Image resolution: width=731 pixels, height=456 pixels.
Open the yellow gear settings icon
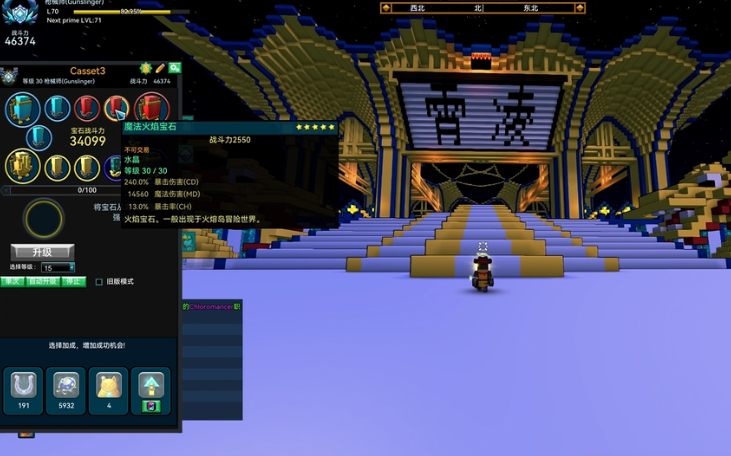(x=146, y=68)
